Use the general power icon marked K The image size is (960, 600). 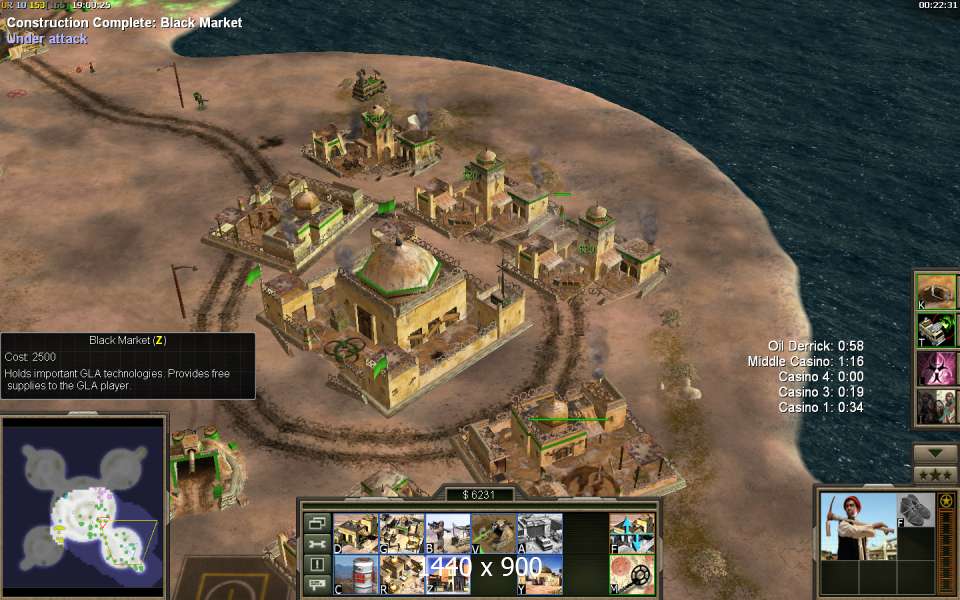[x=937, y=291]
